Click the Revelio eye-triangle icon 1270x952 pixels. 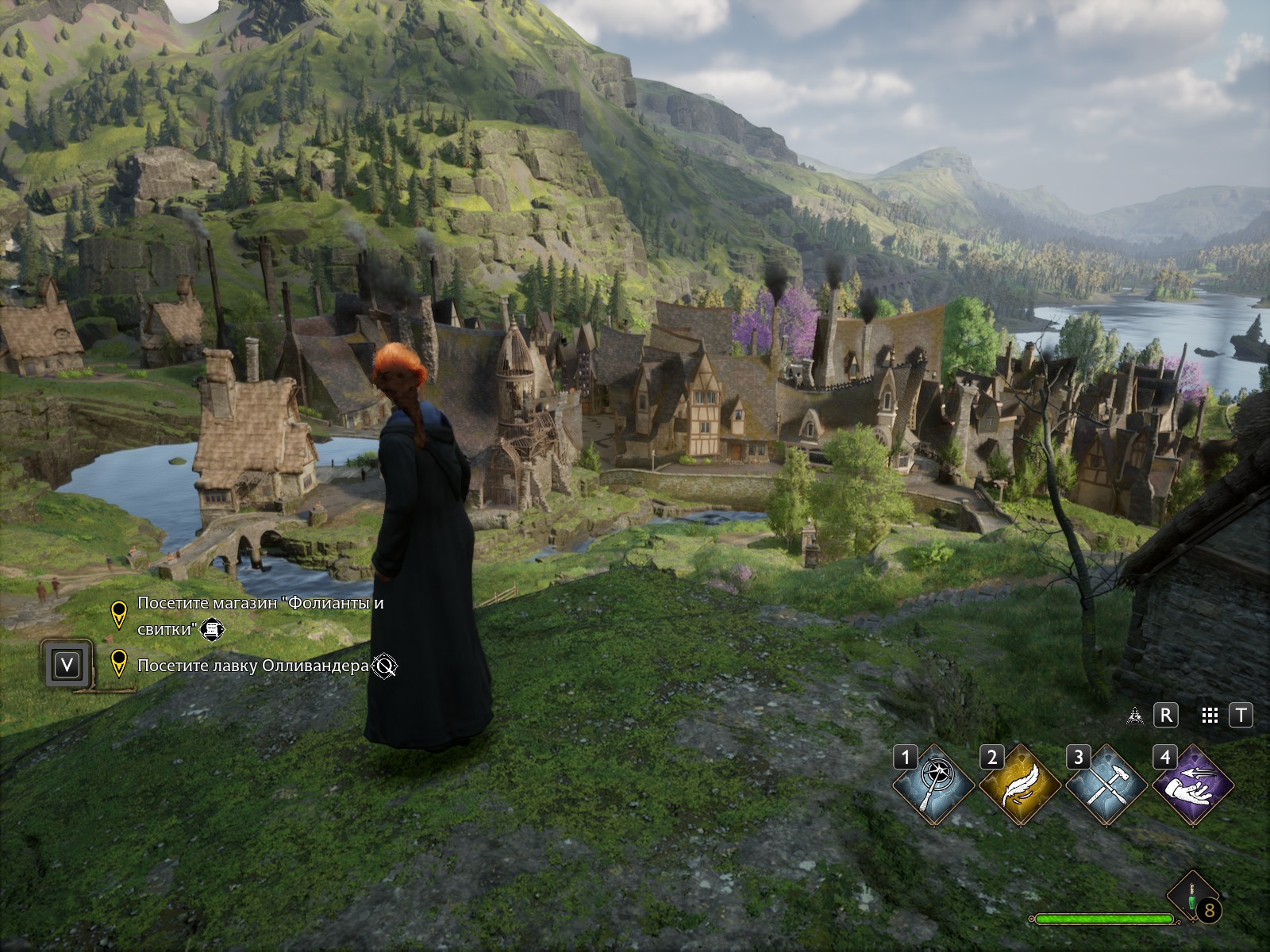(1135, 716)
